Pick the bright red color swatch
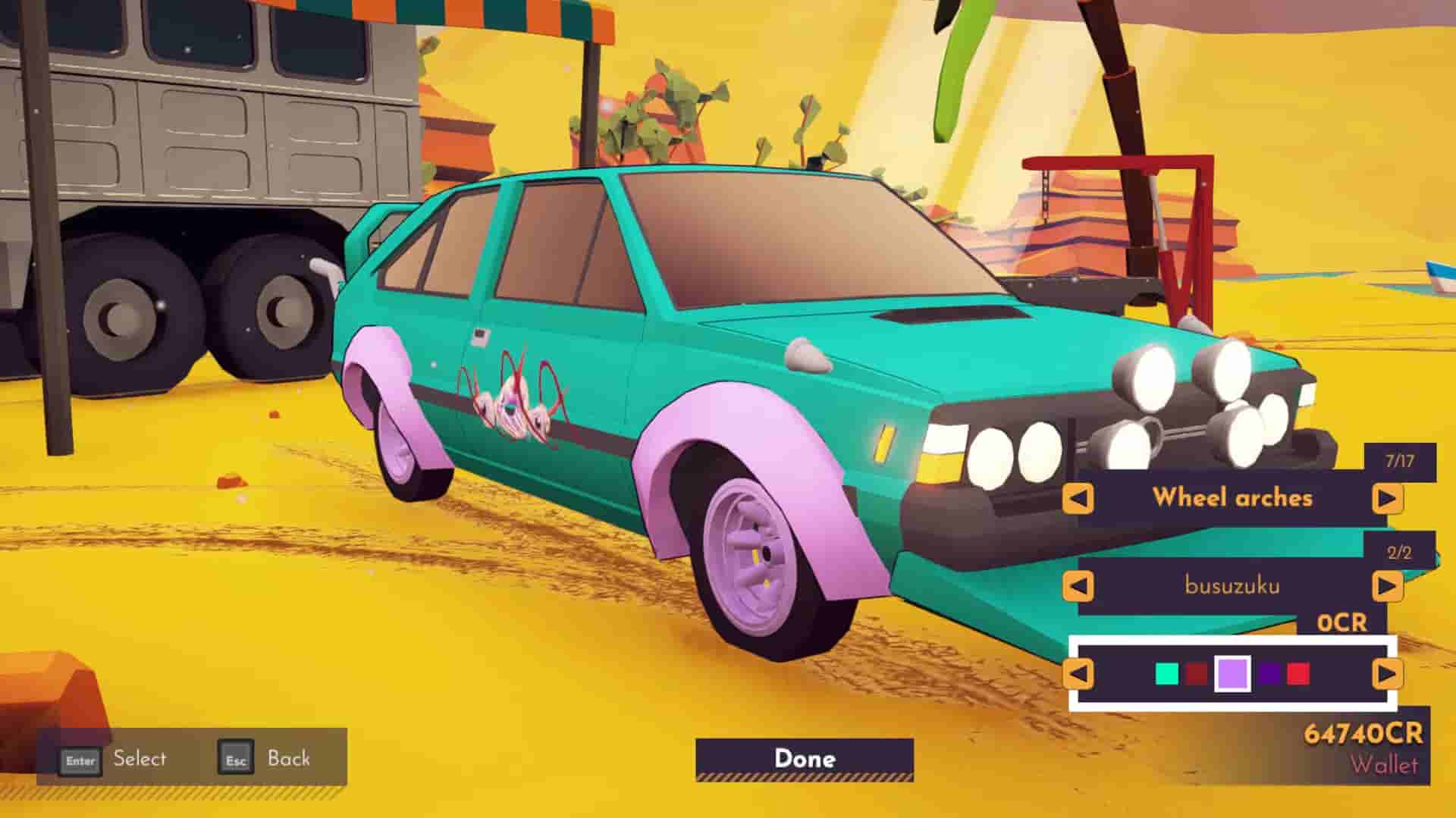Screen dimensions: 1456x818 [x=1298, y=673]
